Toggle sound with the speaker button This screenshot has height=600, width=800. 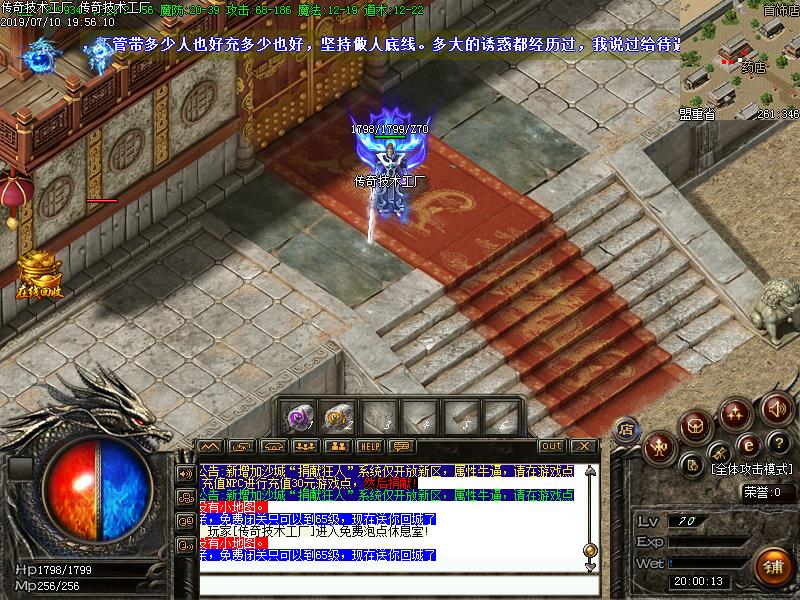pyautogui.click(x=776, y=408)
